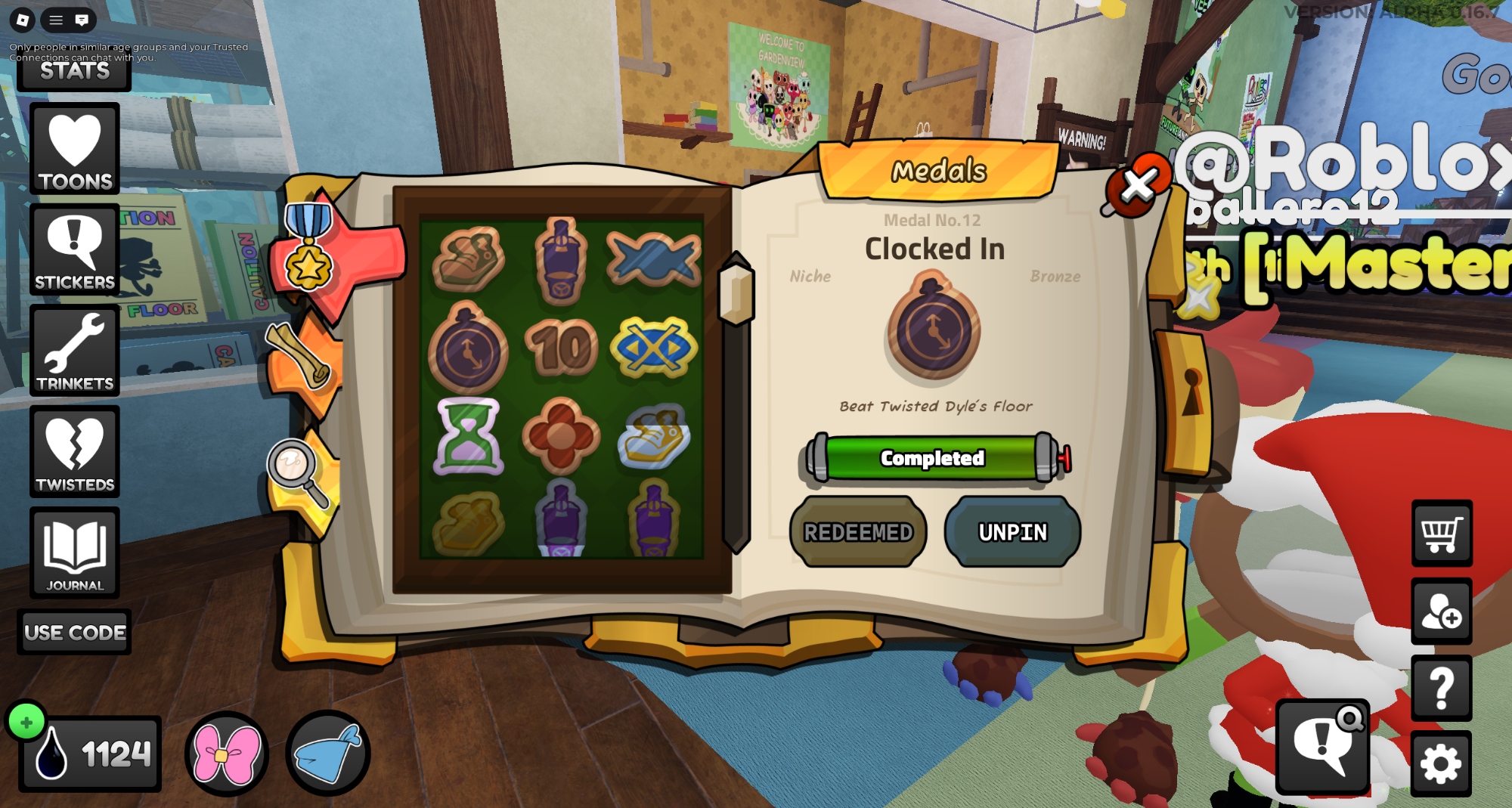Select the green hourglass medal
This screenshot has height=808, width=1512.
469,436
